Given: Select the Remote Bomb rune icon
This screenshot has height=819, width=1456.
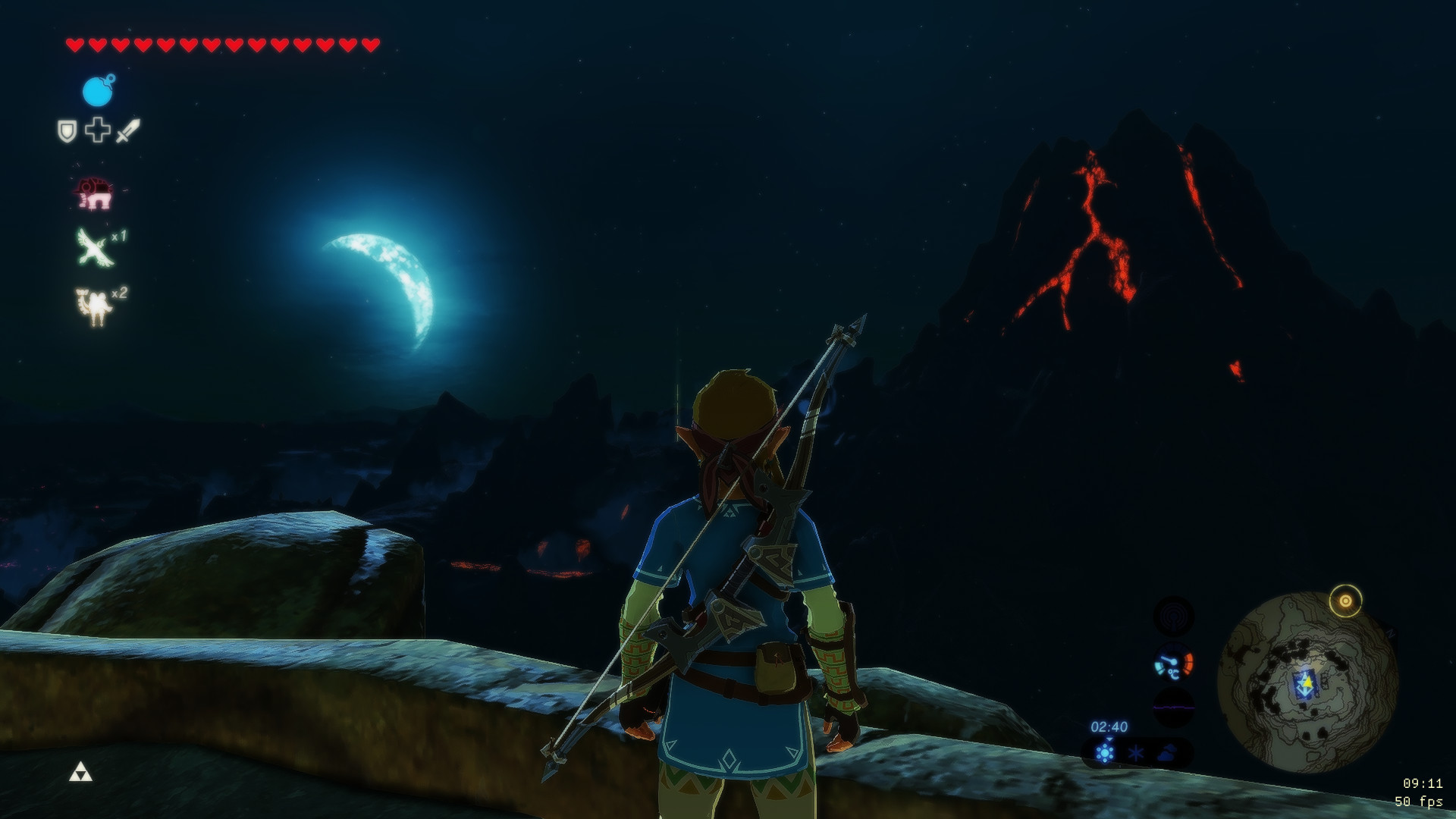Looking at the screenshot, I should 96,91.
